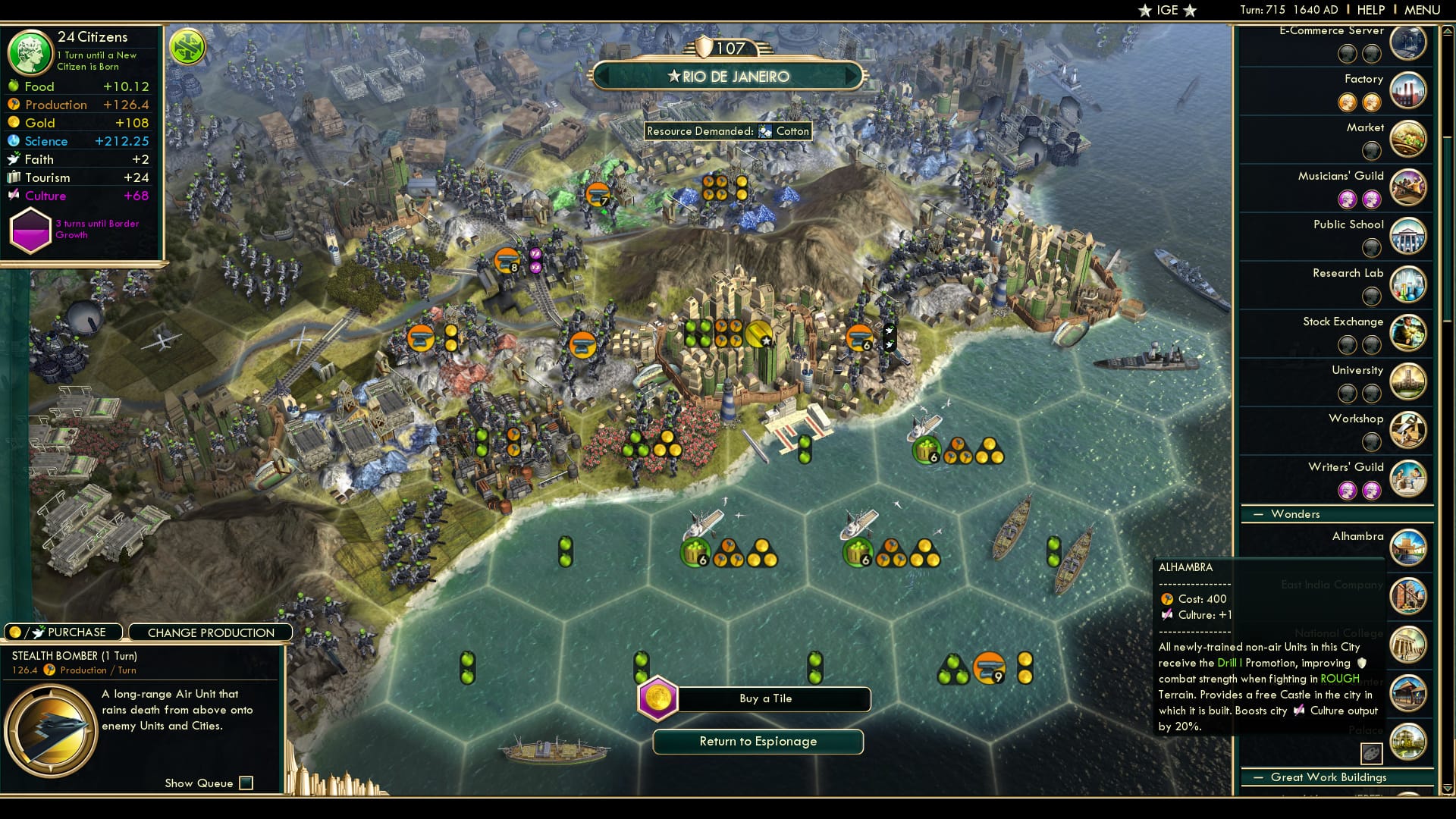Click the Palace wonder icon
The width and height of the screenshot is (1456, 819).
pos(1409,742)
